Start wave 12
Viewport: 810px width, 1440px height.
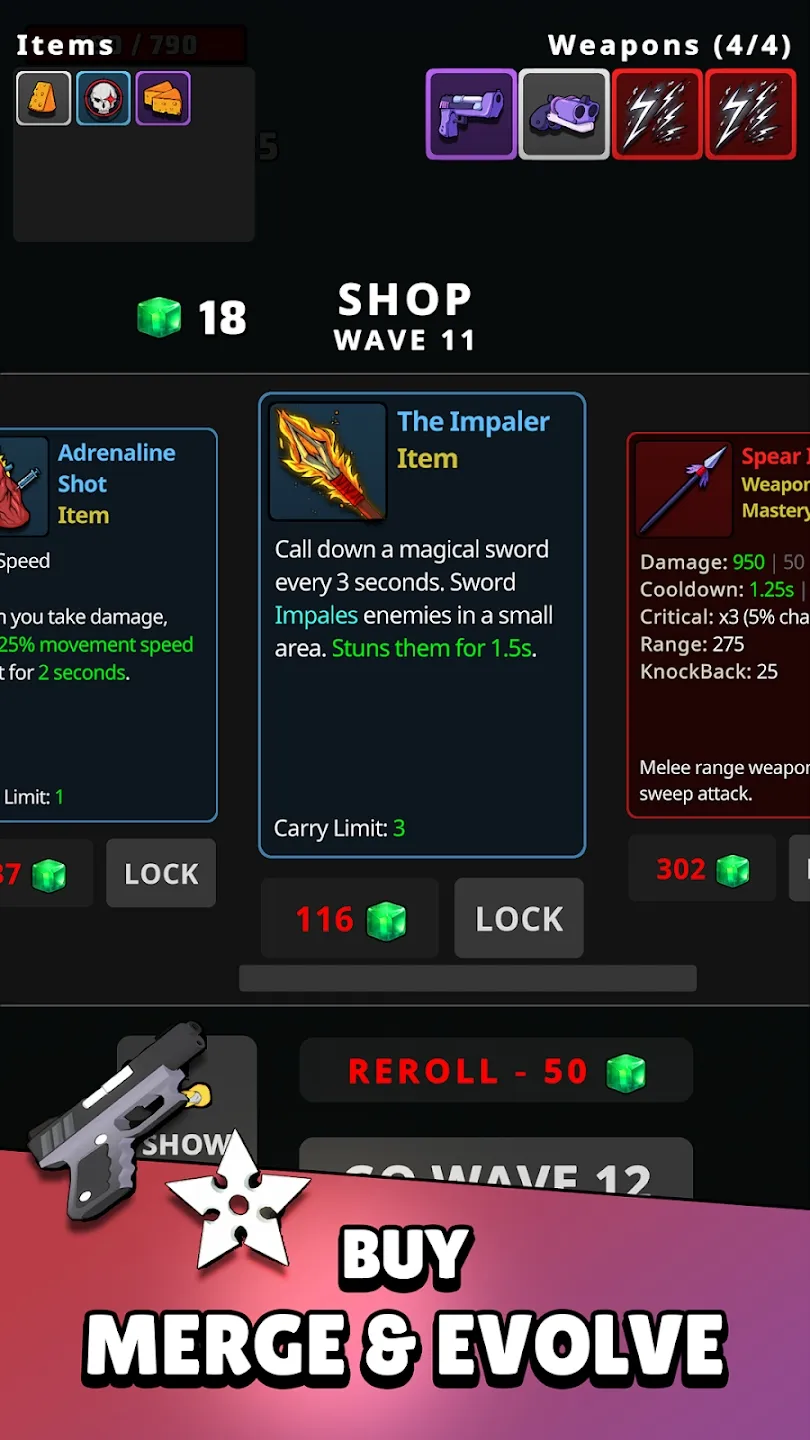(496, 1170)
